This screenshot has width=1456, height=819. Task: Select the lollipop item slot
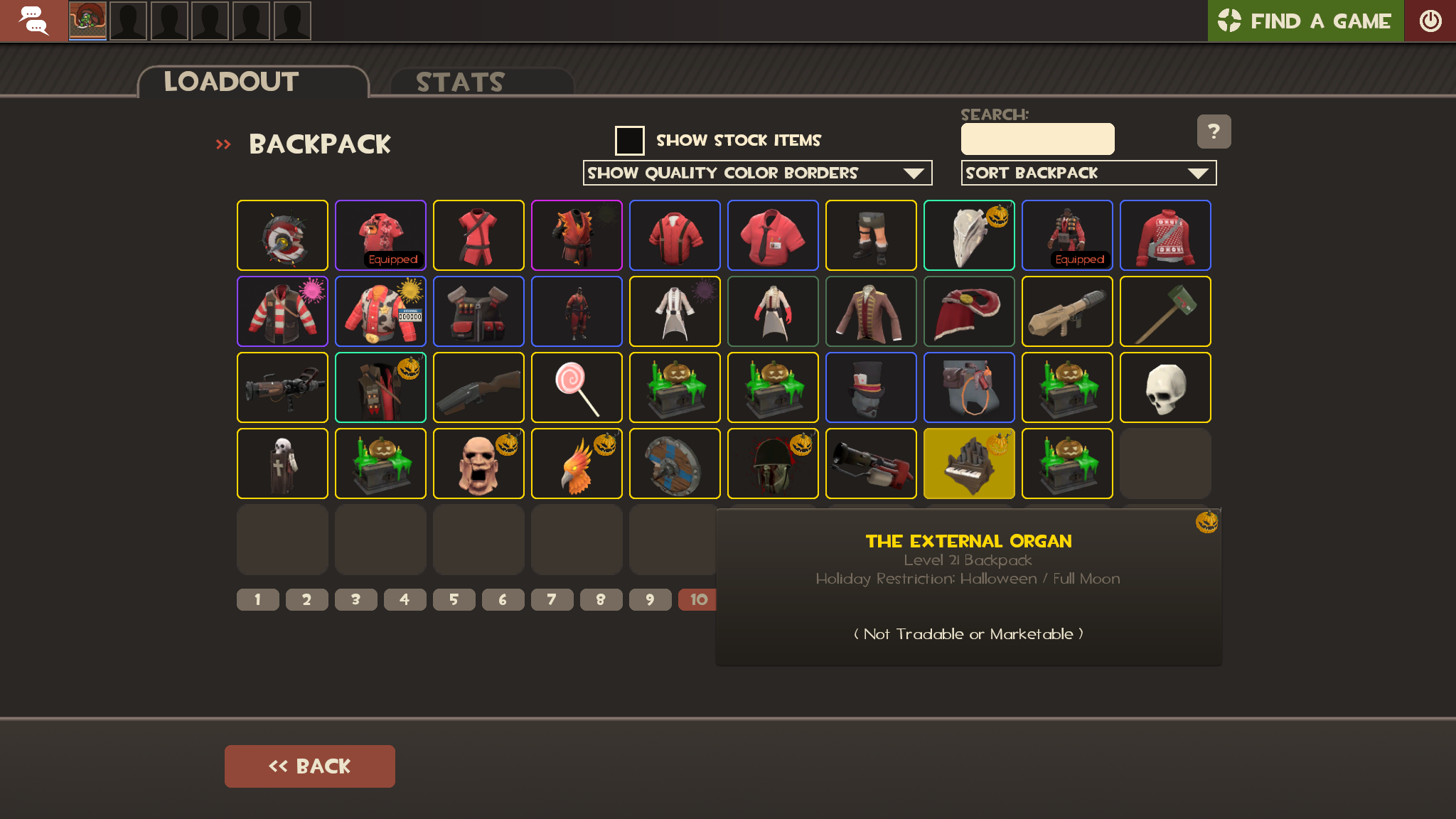pyautogui.click(x=577, y=387)
